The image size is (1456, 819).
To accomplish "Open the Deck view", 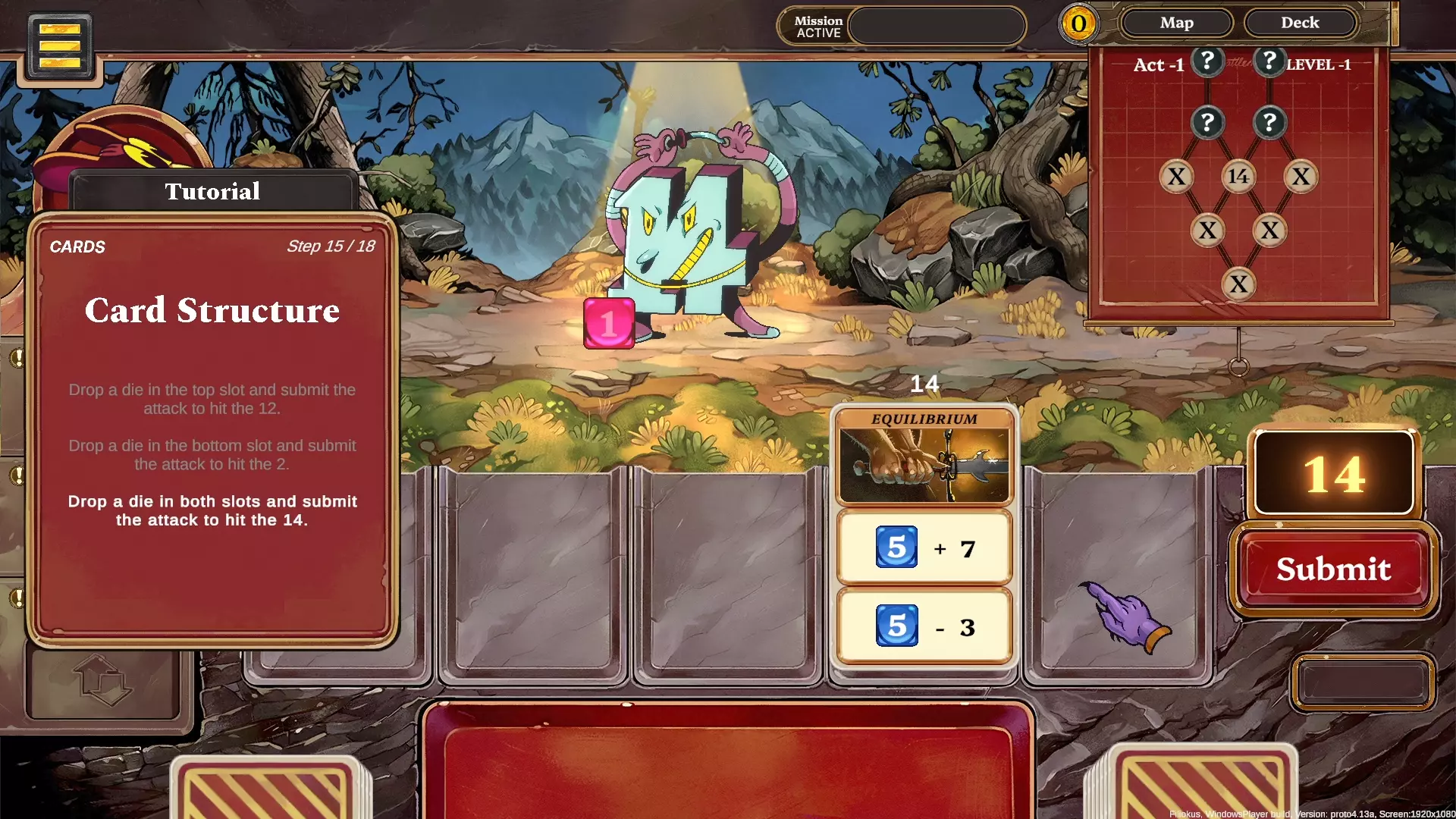I will [x=1300, y=23].
